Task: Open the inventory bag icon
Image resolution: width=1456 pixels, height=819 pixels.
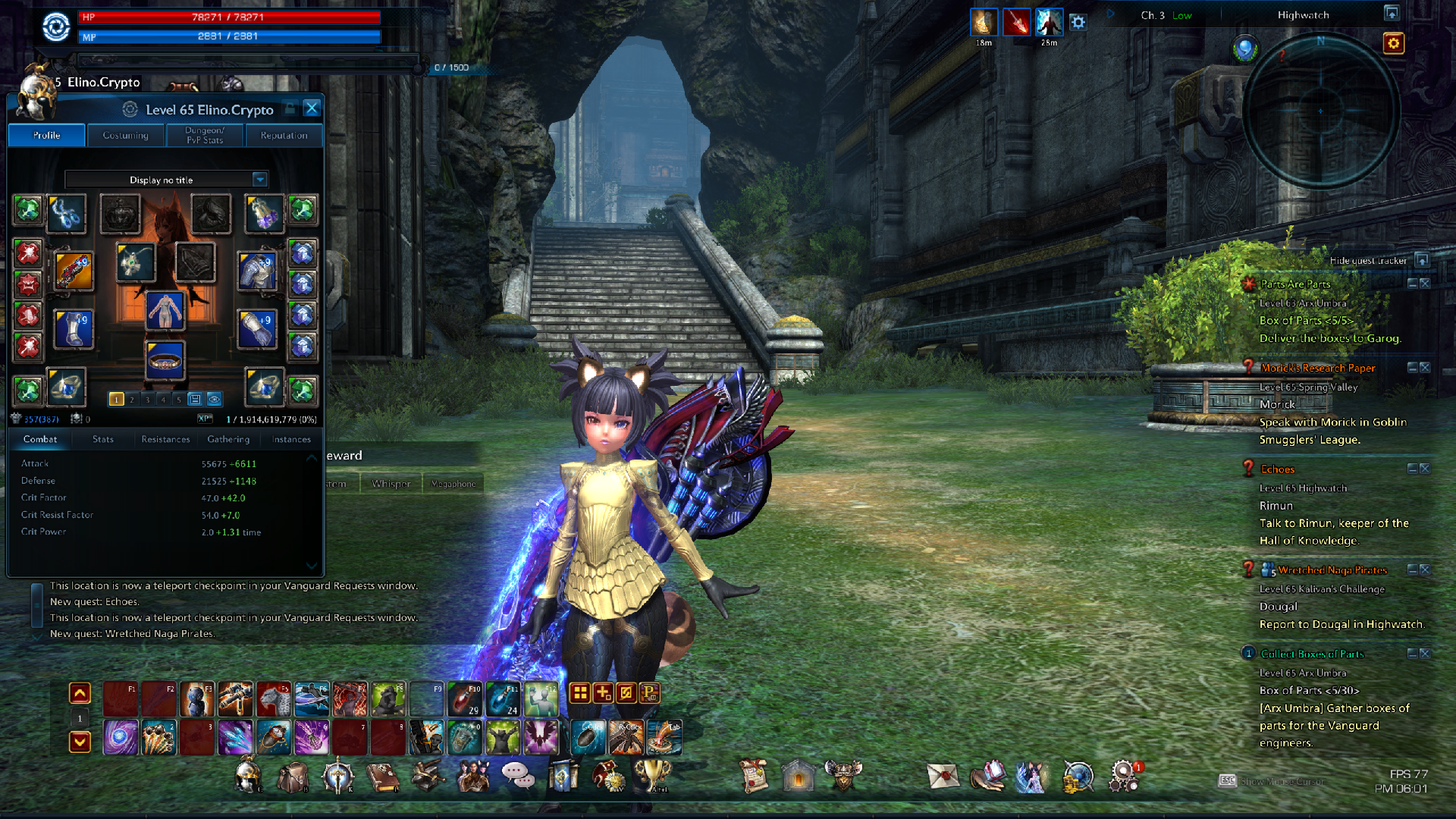Action: click(293, 777)
